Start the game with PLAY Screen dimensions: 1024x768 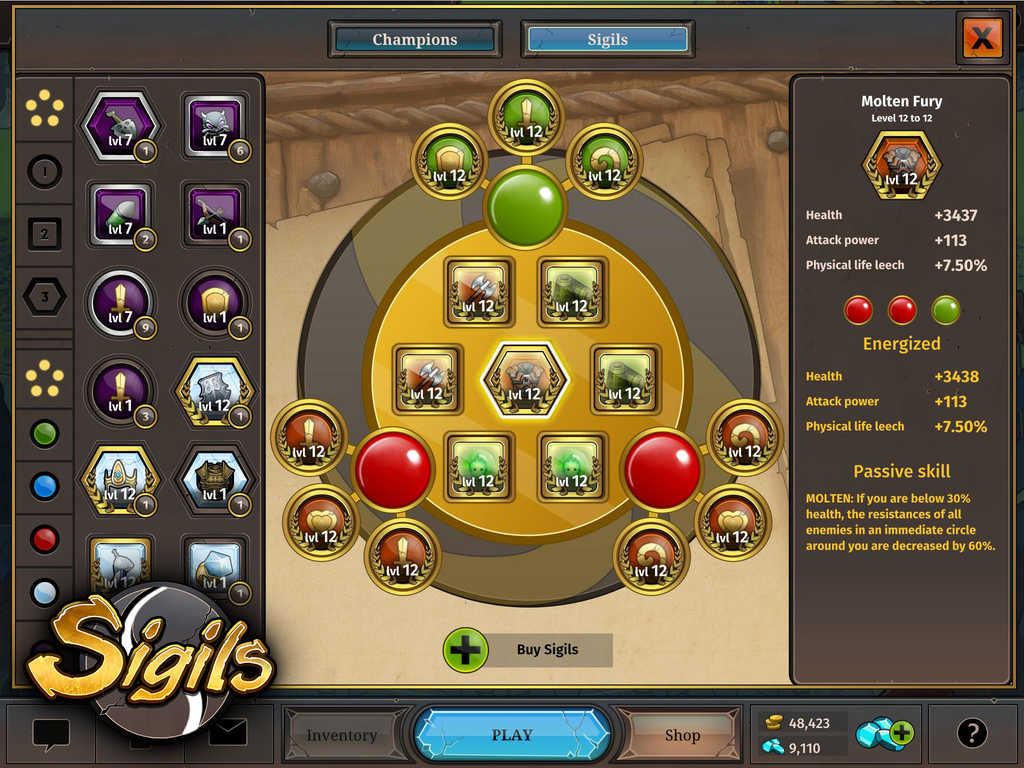[x=512, y=735]
